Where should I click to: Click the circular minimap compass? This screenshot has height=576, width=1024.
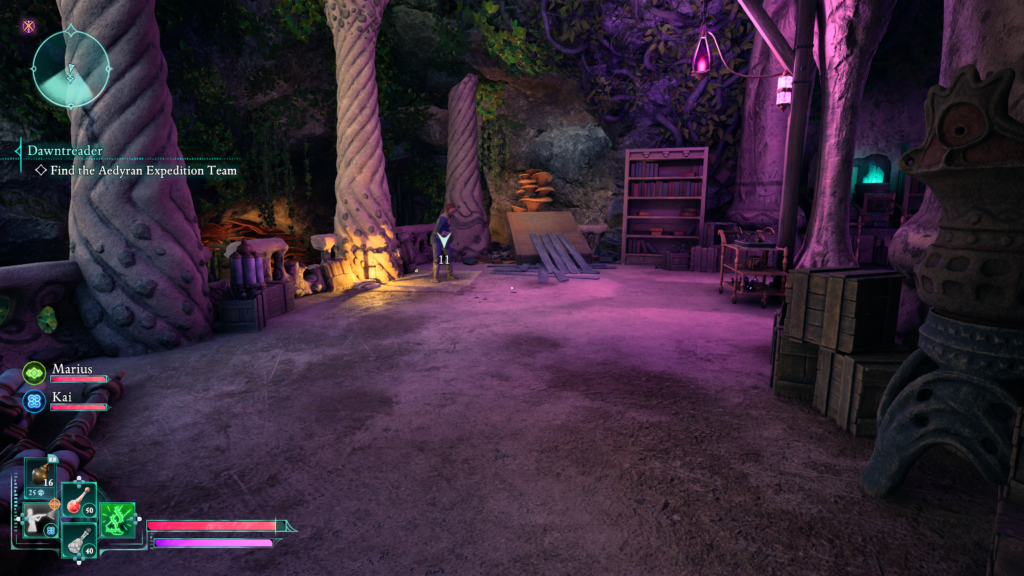(x=70, y=67)
